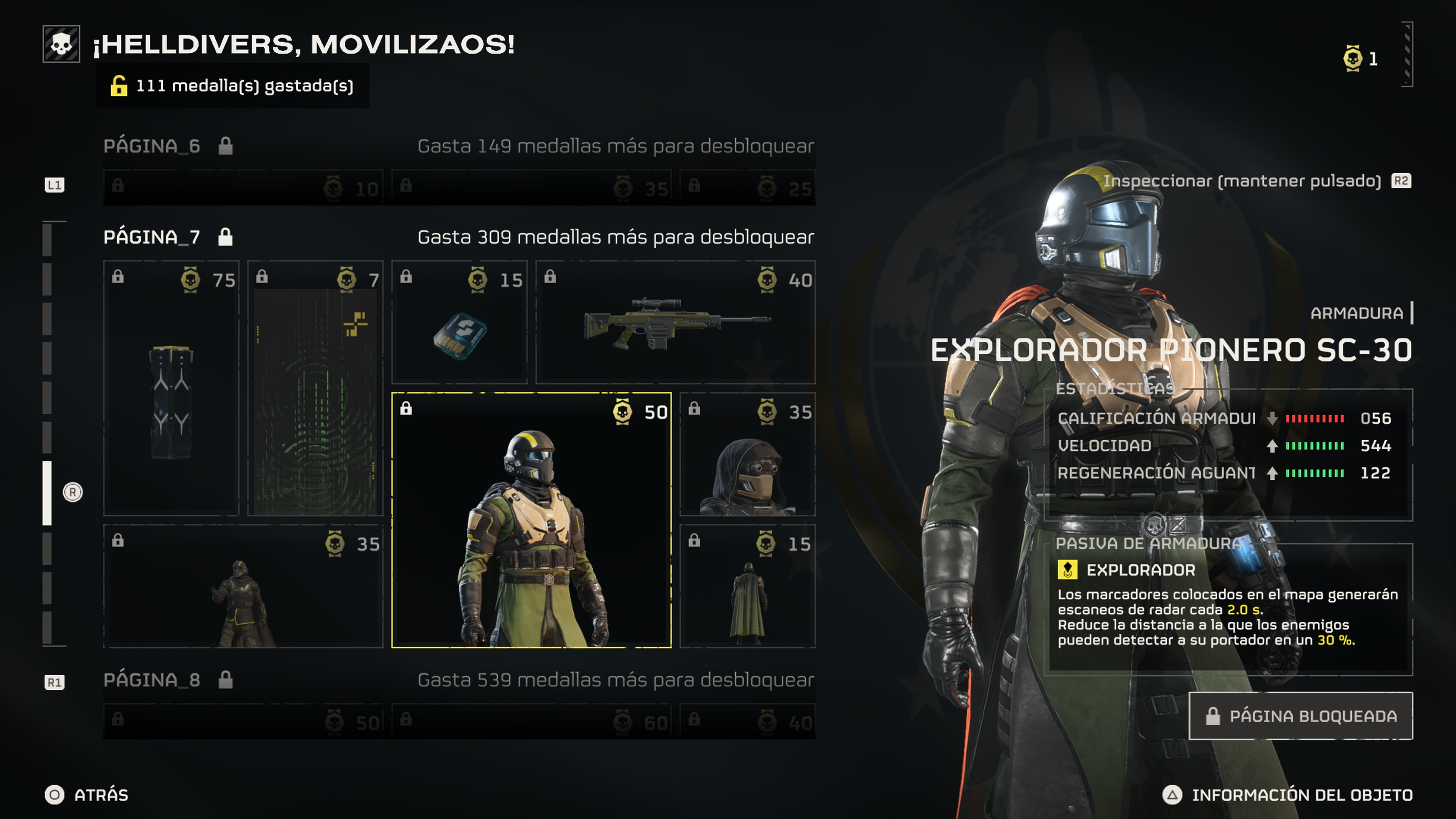Select the Explorador Pionero armor item
This screenshot has width=1456, height=819.
click(531, 520)
